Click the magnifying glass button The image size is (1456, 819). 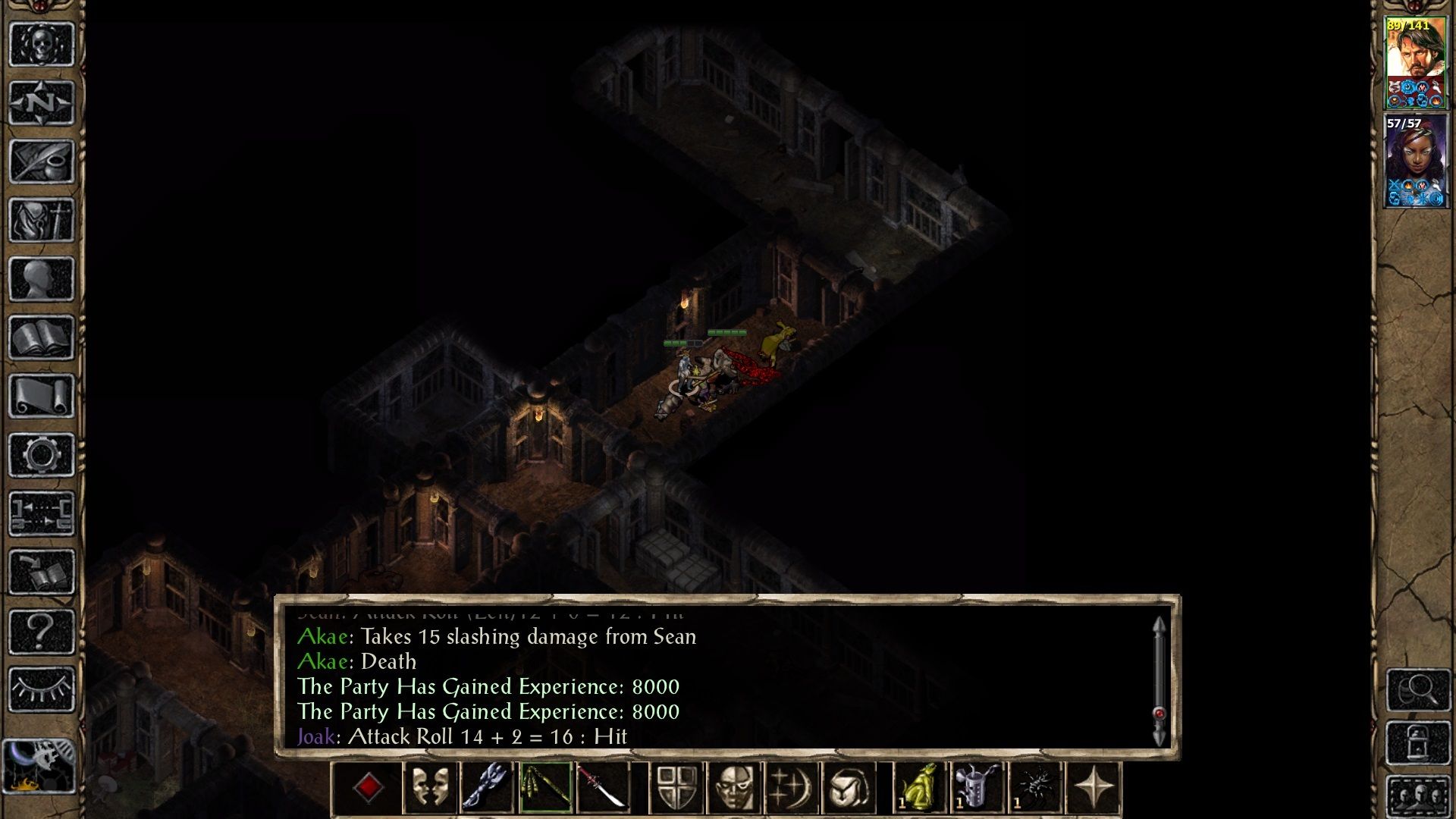click(1418, 689)
